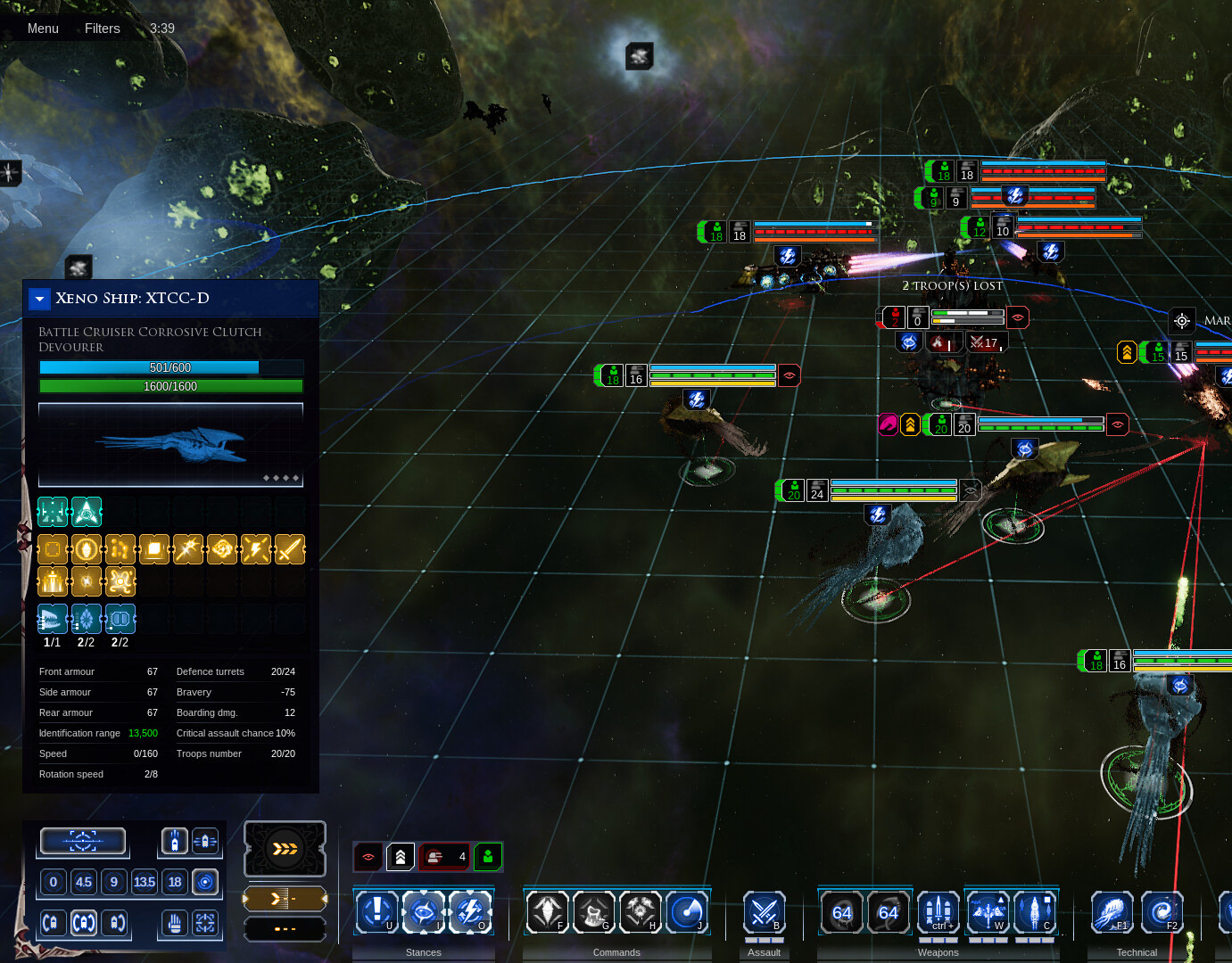Activate the tentacled creature technical ability
Screen dimensions: 1232x963
click(x=1112, y=911)
